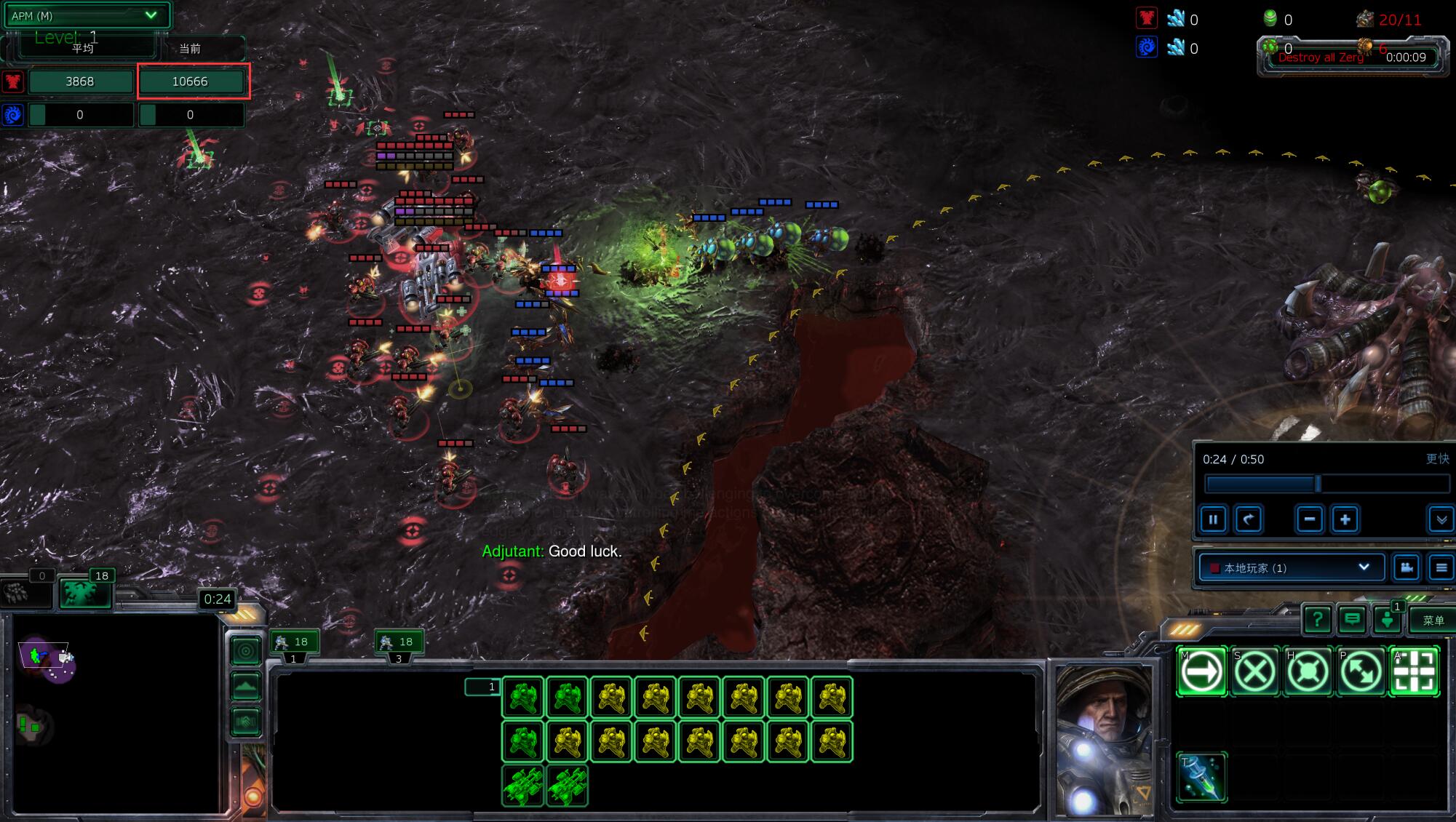Open the 本地玩家 (1) player dropdown

point(1291,567)
